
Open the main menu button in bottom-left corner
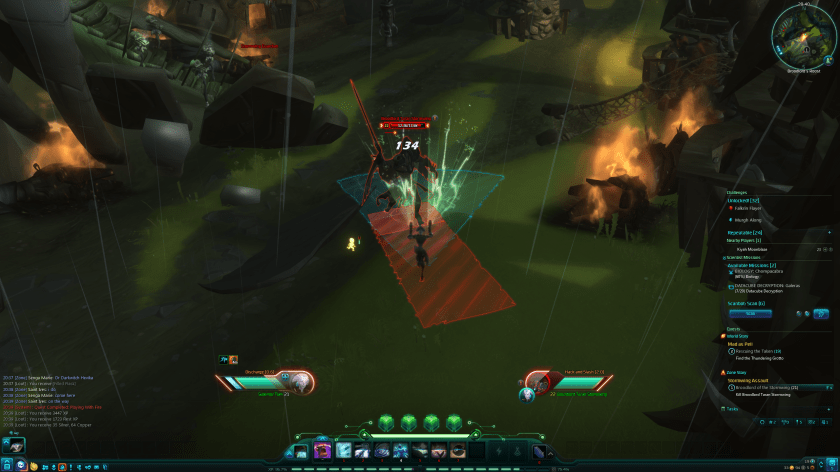(7, 466)
